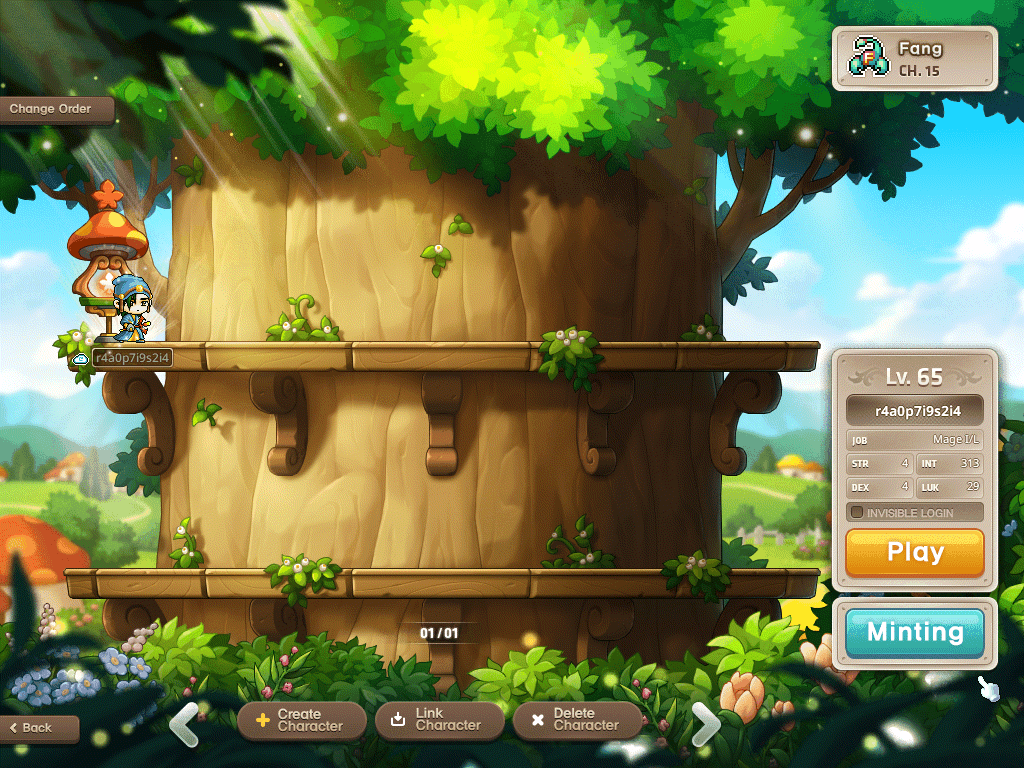Choose Delete Character
1024x768 pixels.
tap(576, 720)
